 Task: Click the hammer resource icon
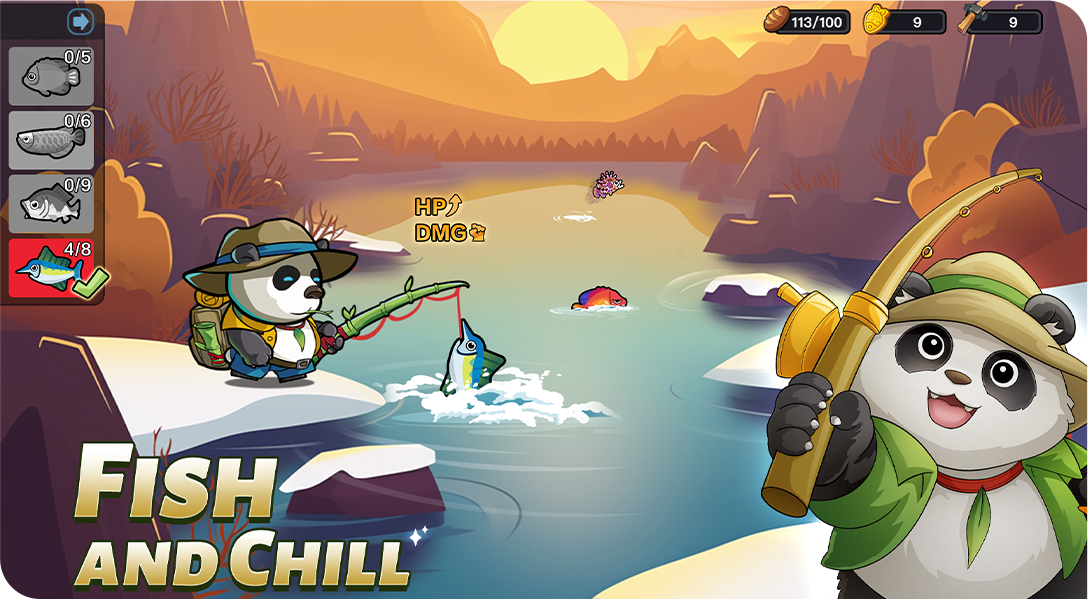972,20
